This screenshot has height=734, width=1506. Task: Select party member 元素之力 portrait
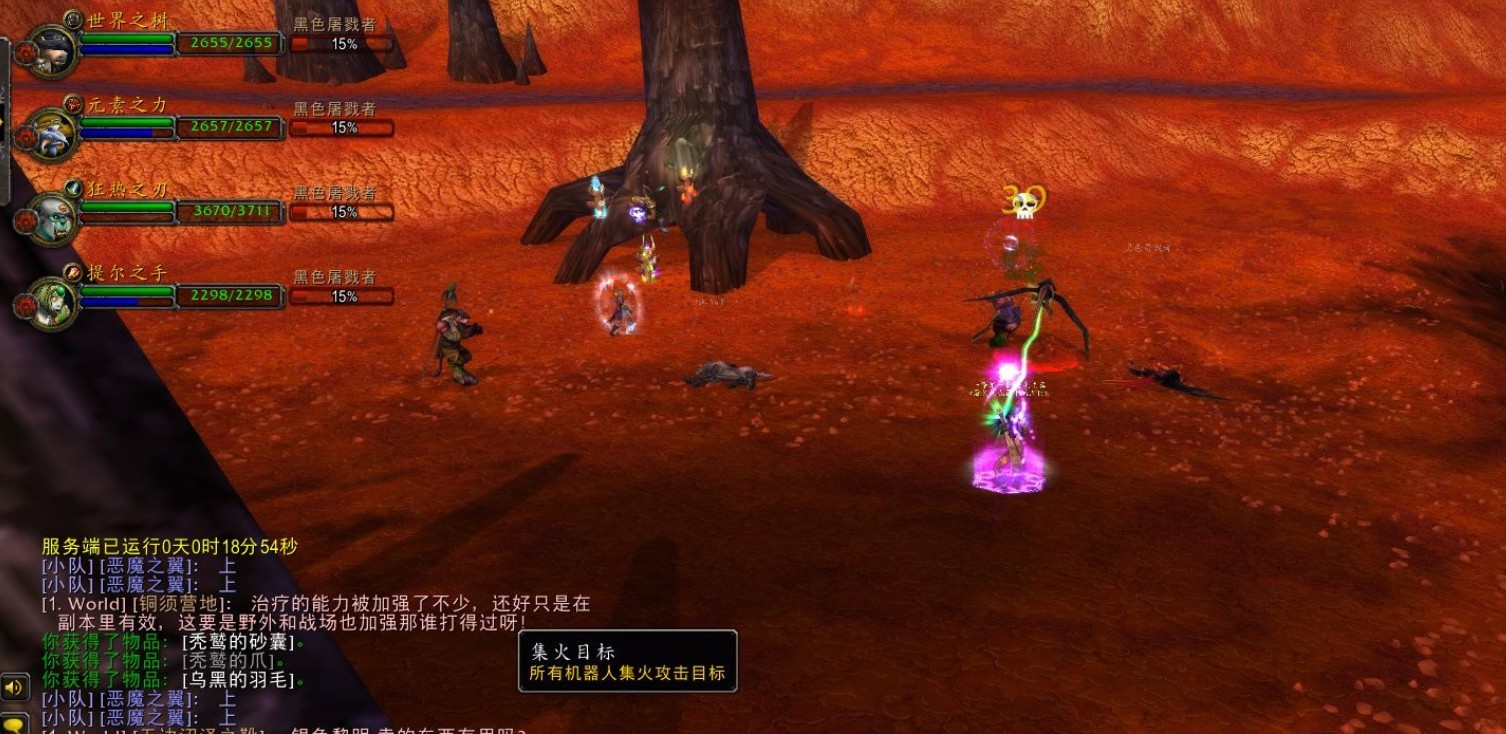tap(51, 135)
